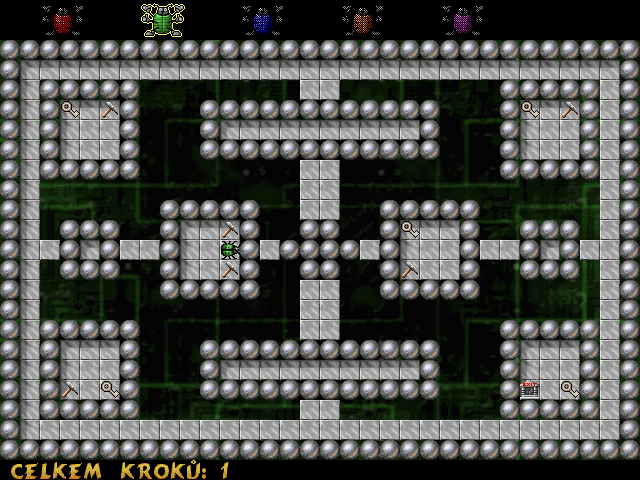Pick the orange beetle icon
640x480 pixels.
coord(362,21)
